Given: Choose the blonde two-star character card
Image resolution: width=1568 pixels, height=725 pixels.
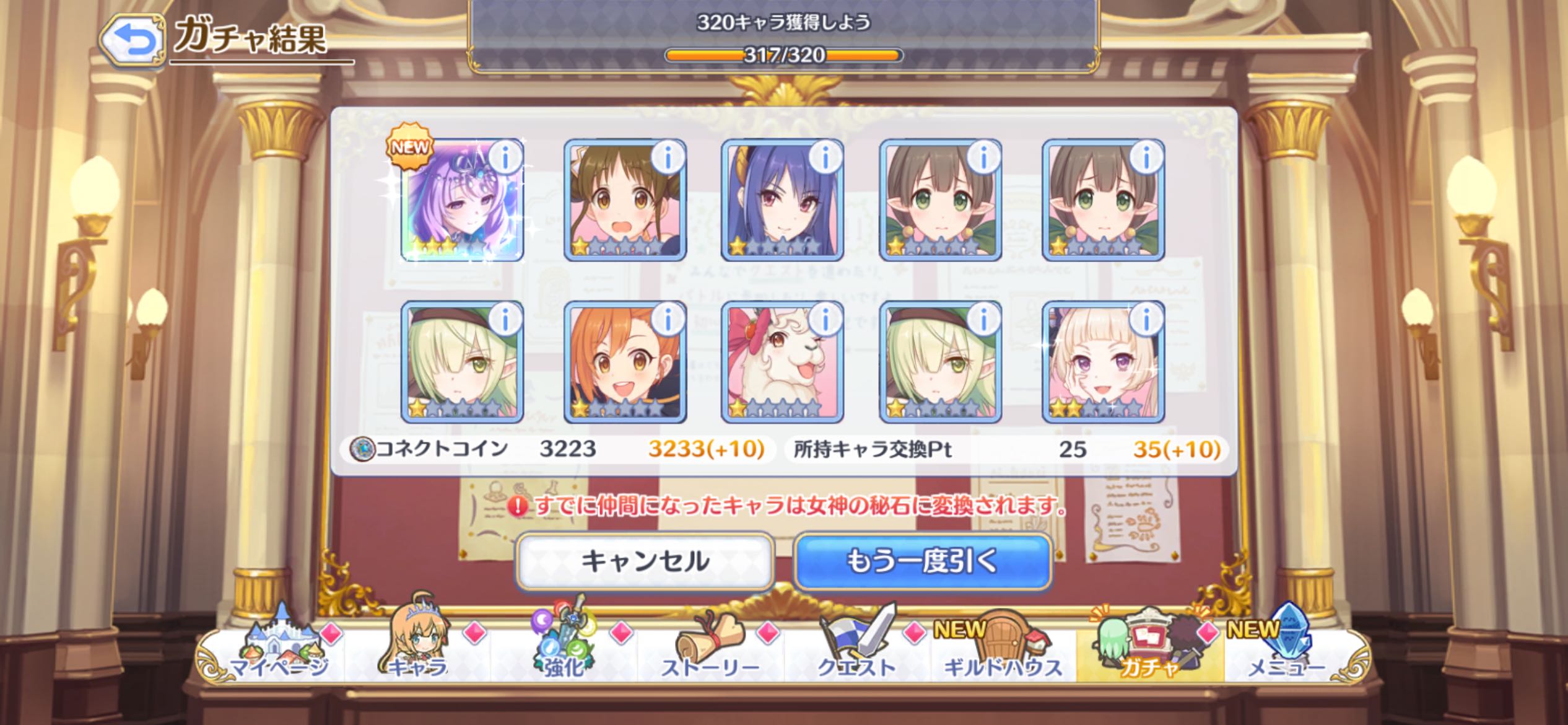Looking at the screenshot, I should click(x=1102, y=362).
